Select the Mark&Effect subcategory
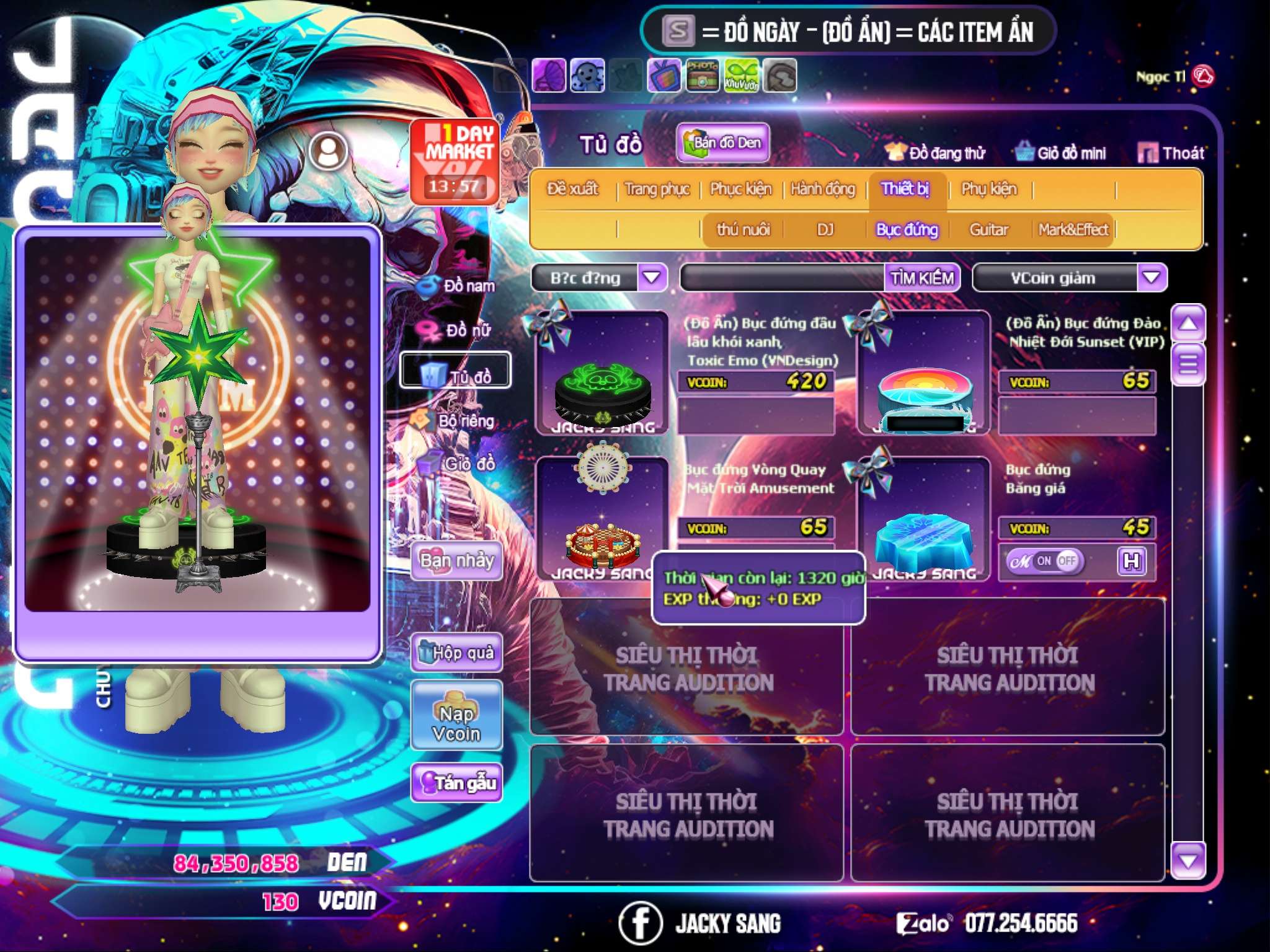Image resolution: width=1270 pixels, height=952 pixels. click(x=1073, y=230)
